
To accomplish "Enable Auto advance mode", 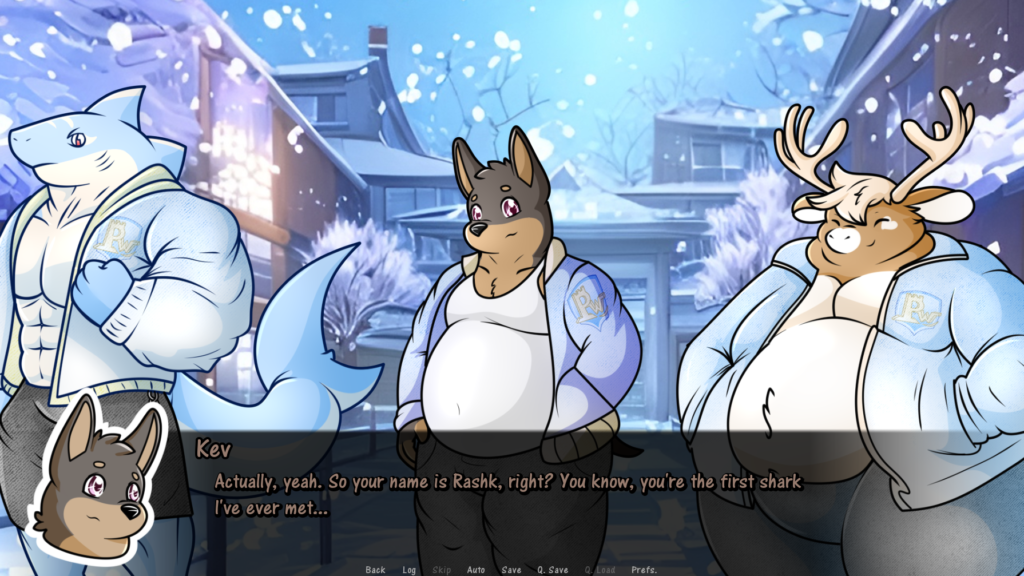I will point(476,570).
